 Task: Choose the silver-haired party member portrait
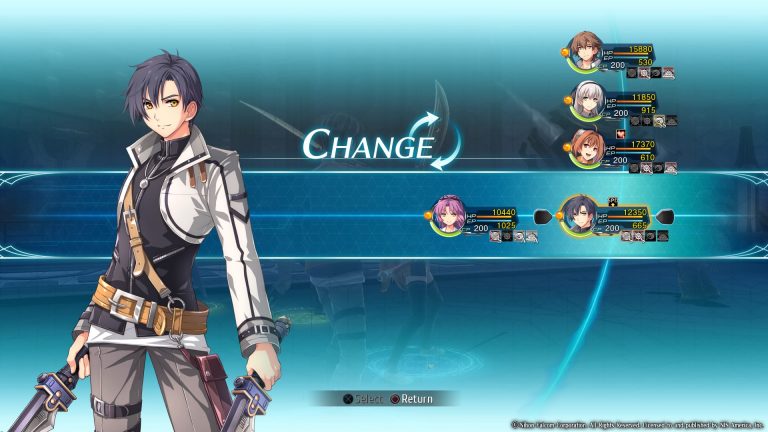point(586,101)
